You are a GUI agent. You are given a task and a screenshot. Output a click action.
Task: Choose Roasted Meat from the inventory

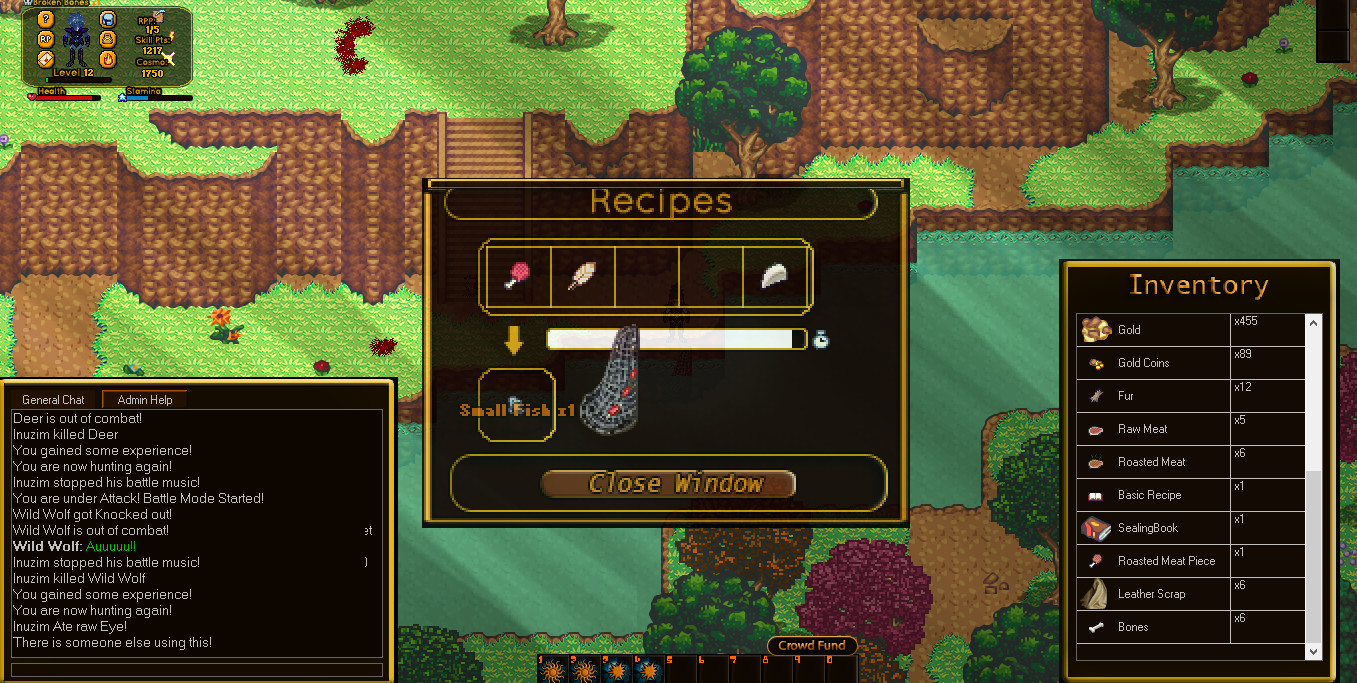[x=1151, y=462]
